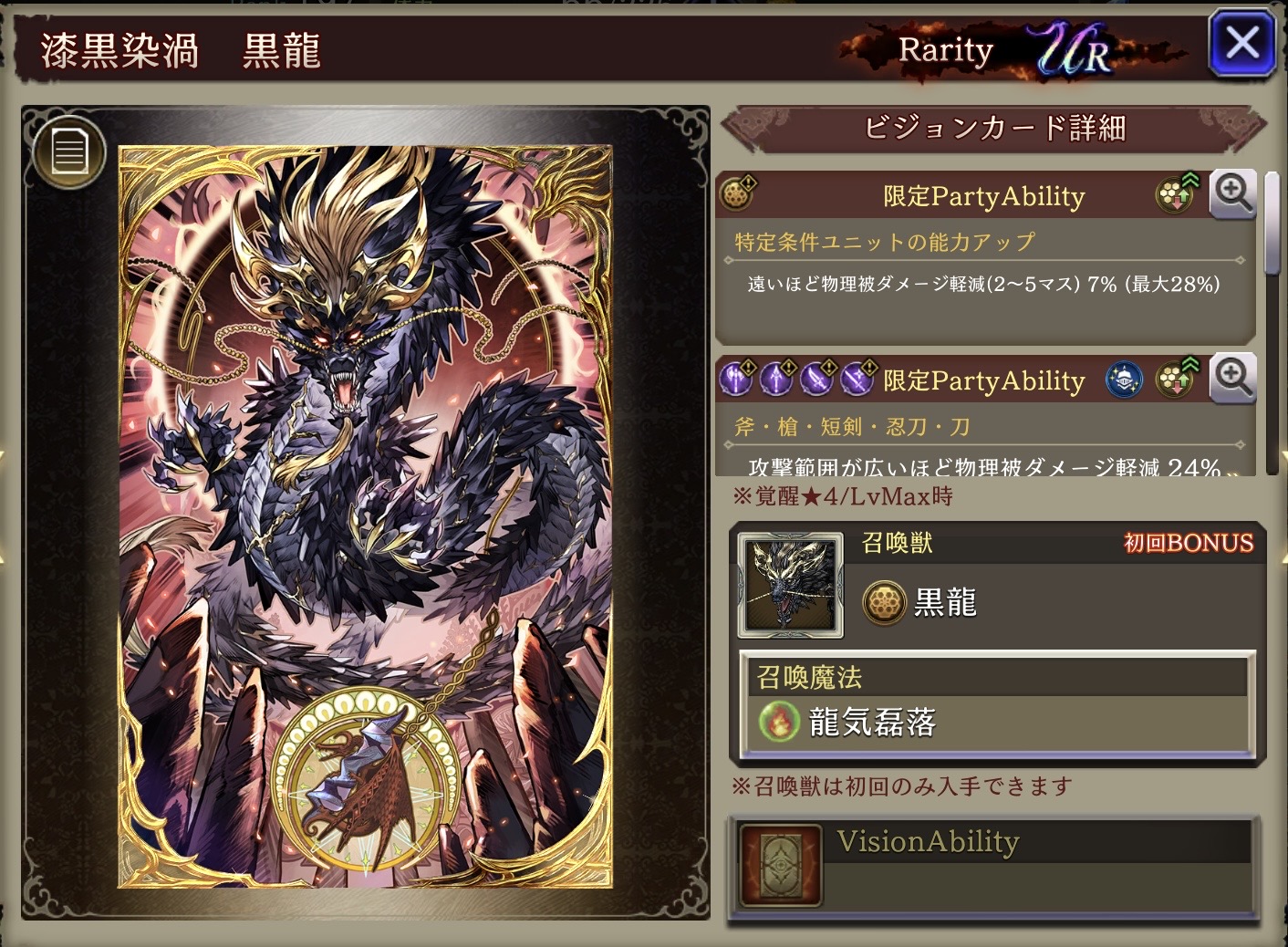Magnify the first 限定PartyAbility entry
The width and height of the screenshot is (1288, 947).
[x=1232, y=193]
